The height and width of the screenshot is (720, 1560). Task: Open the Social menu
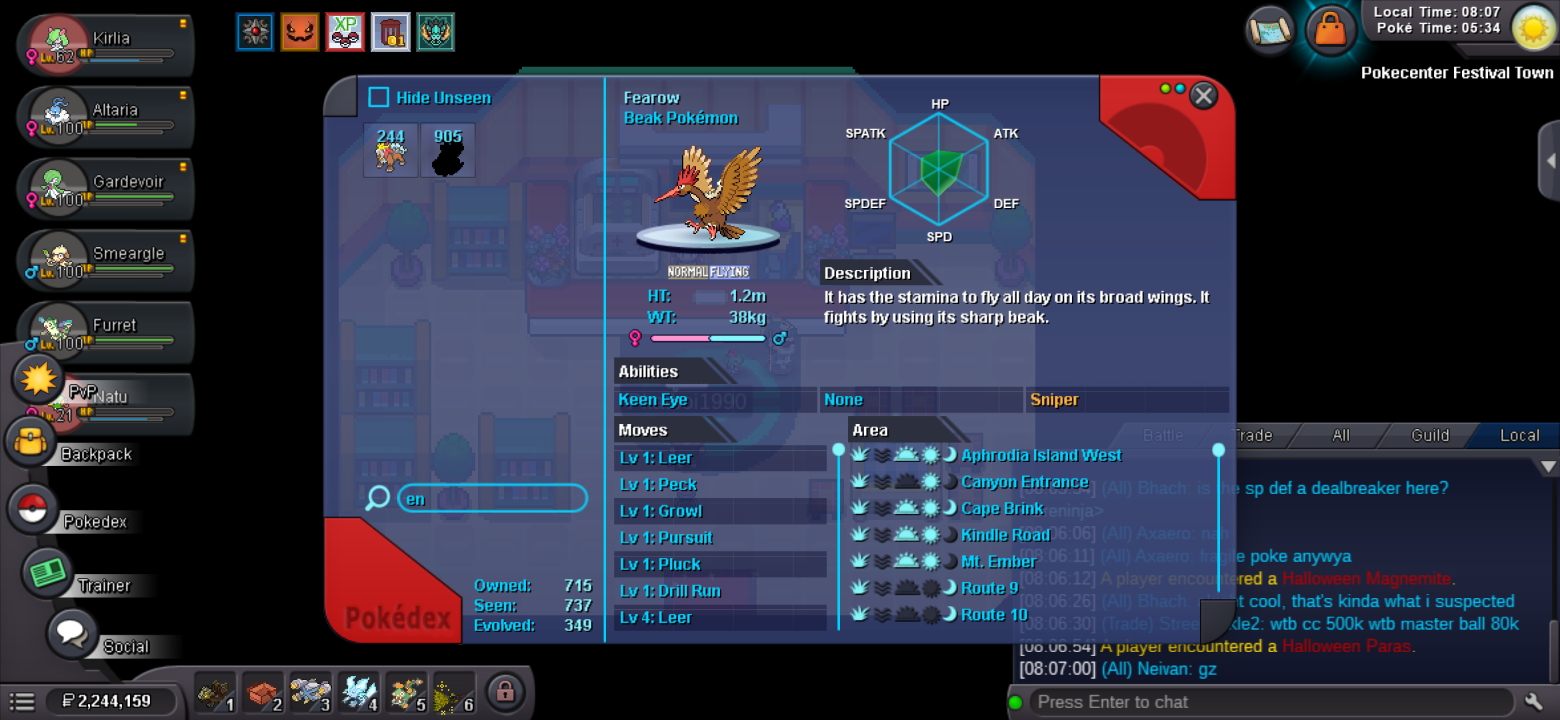tap(71, 634)
